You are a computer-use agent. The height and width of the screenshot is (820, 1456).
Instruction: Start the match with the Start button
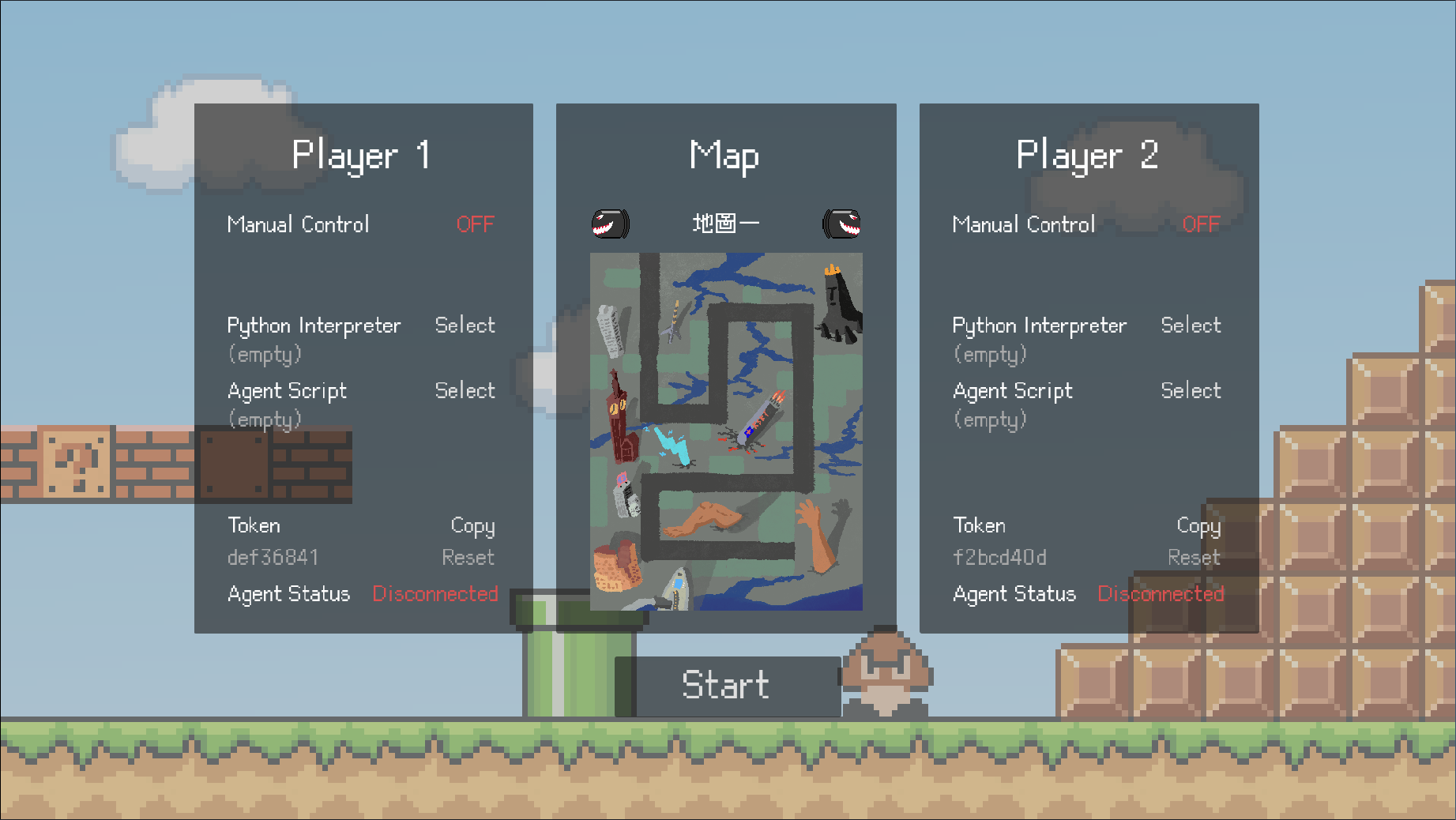pyautogui.click(x=725, y=685)
